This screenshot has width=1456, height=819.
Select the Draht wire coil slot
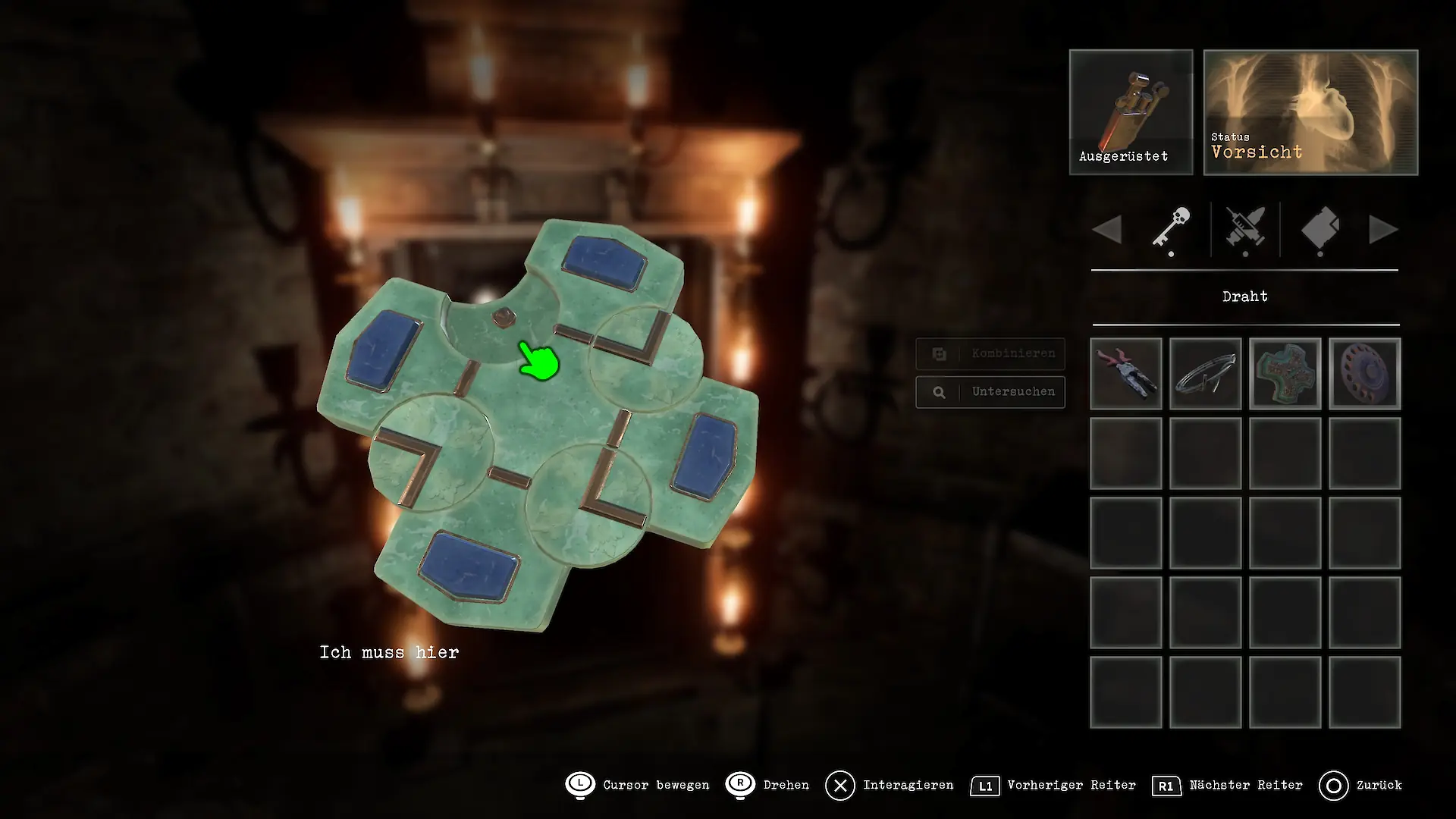[x=1206, y=374]
